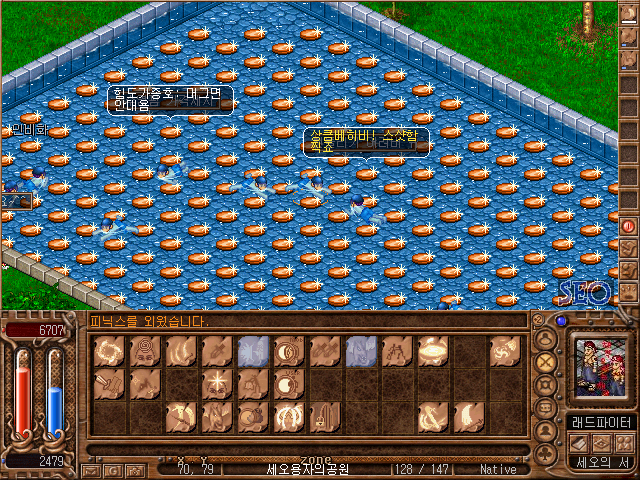Click the square-in-circle round button

(546, 384)
